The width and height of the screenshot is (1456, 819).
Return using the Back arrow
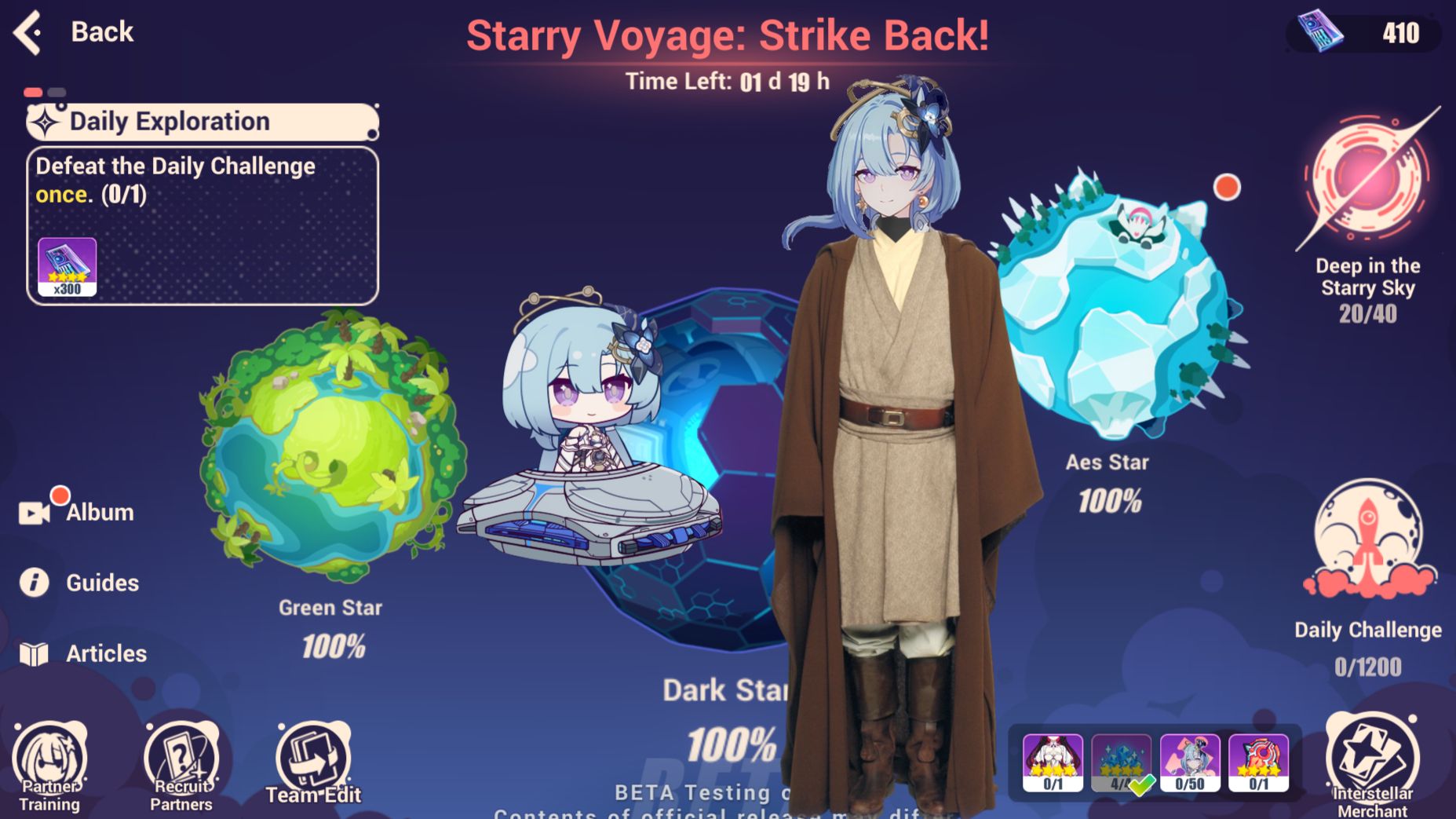26,35
